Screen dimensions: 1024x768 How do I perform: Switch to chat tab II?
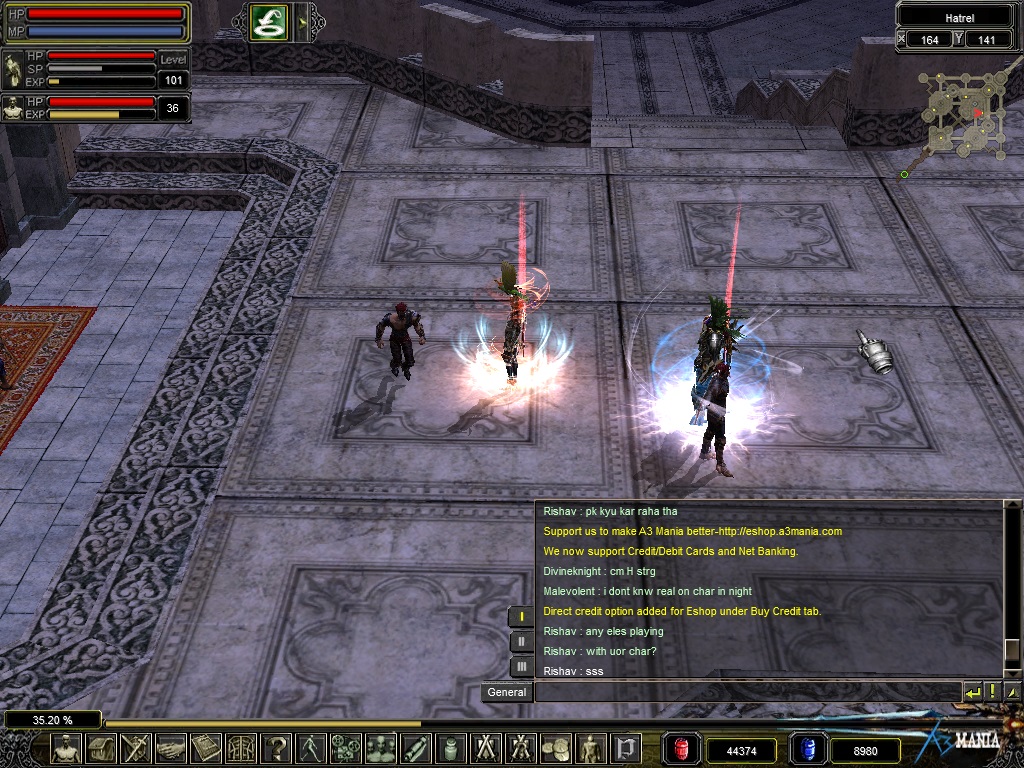click(521, 642)
